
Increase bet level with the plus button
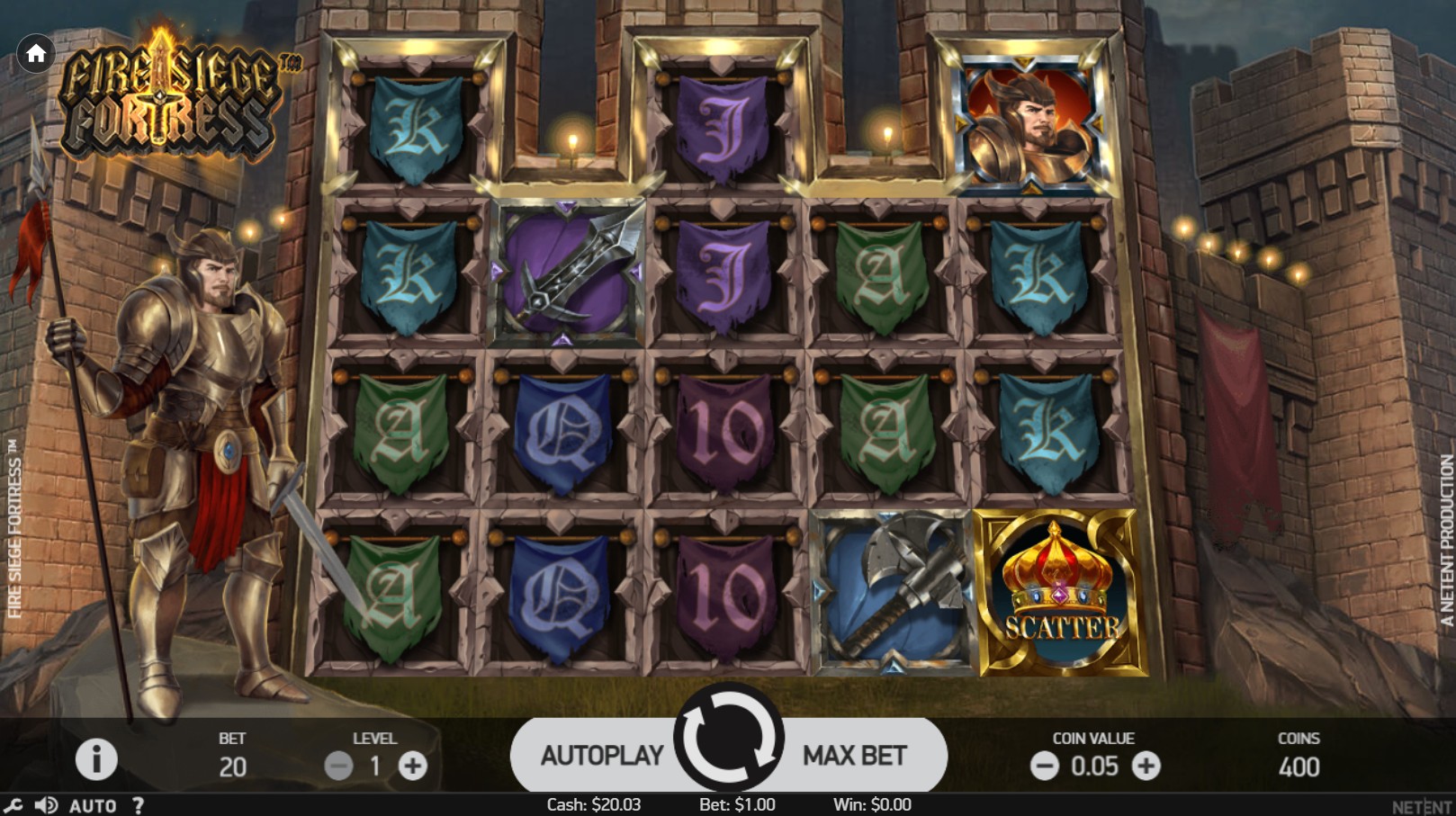pos(412,767)
